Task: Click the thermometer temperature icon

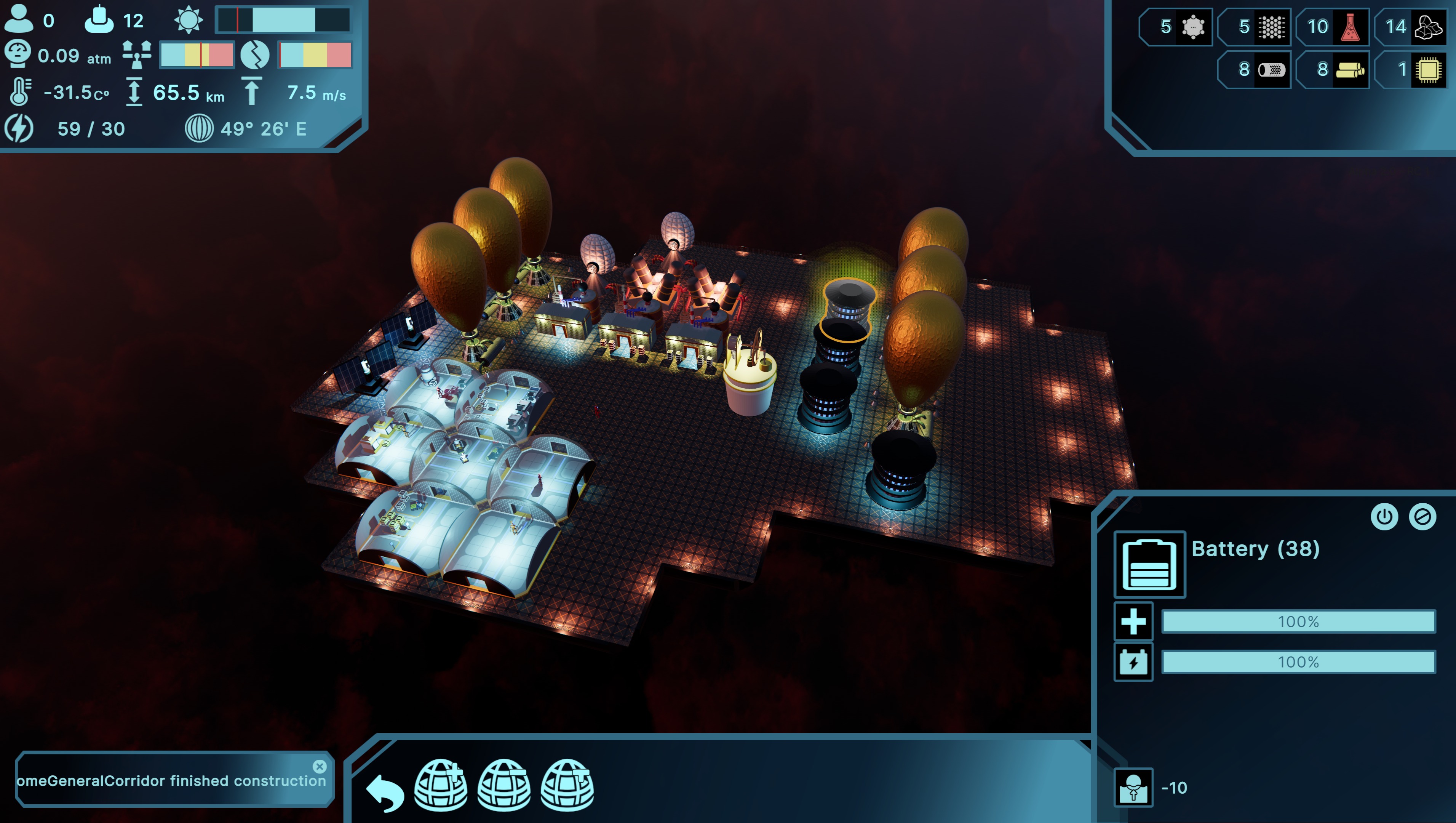Action: [20, 91]
